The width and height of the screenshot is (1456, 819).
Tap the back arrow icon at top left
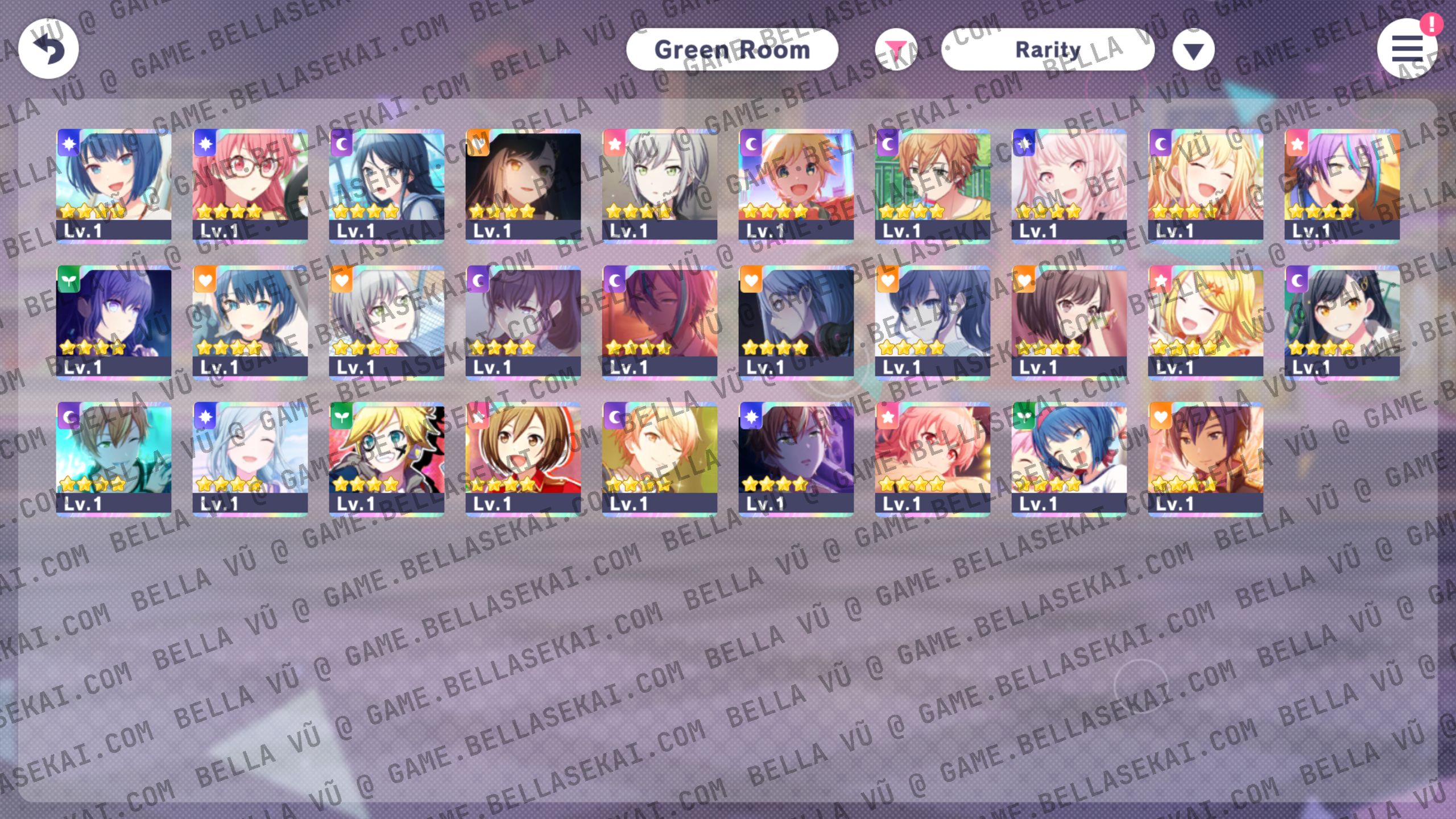tap(48, 48)
